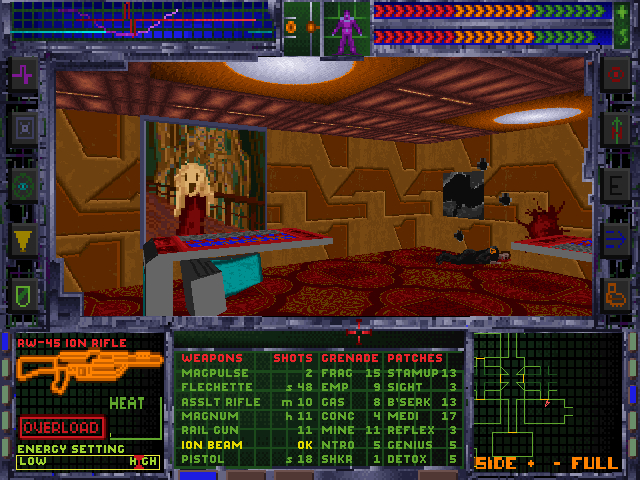Activate the yellow triangle side icon
This screenshot has width=640, height=480.
point(23,237)
